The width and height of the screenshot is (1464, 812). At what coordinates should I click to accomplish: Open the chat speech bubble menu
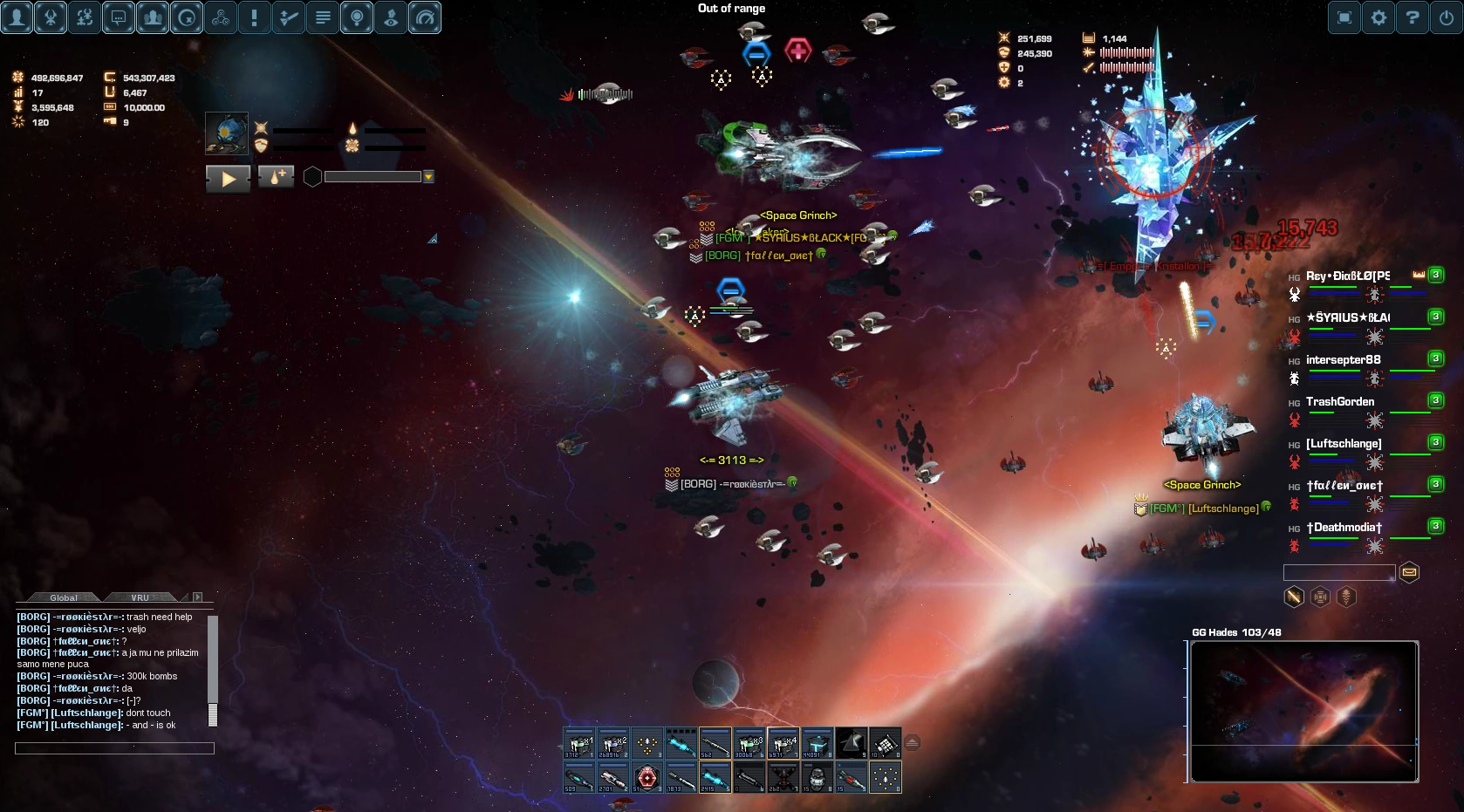click(x=119, y=17)
